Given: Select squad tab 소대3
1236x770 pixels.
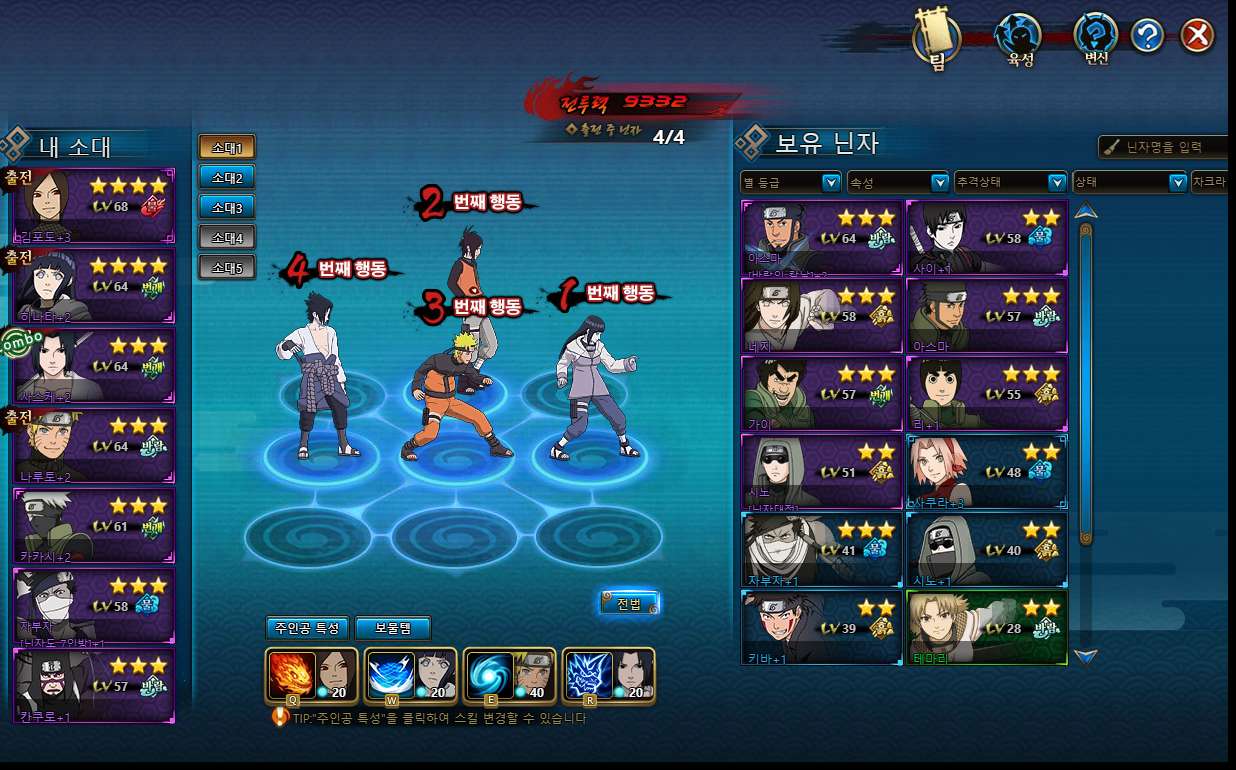Looking at the screenshot, I should pyautogui.click(x=227, y=207).
